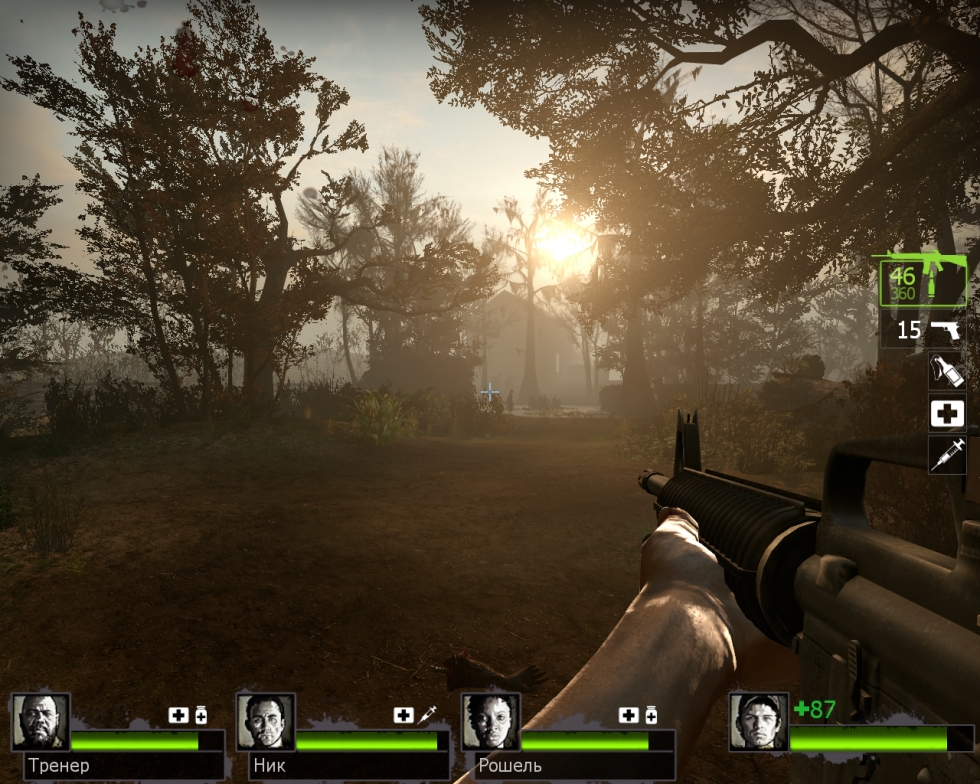Select Ник's teammate portrait
980x784 pixels.
click(266, 722)
